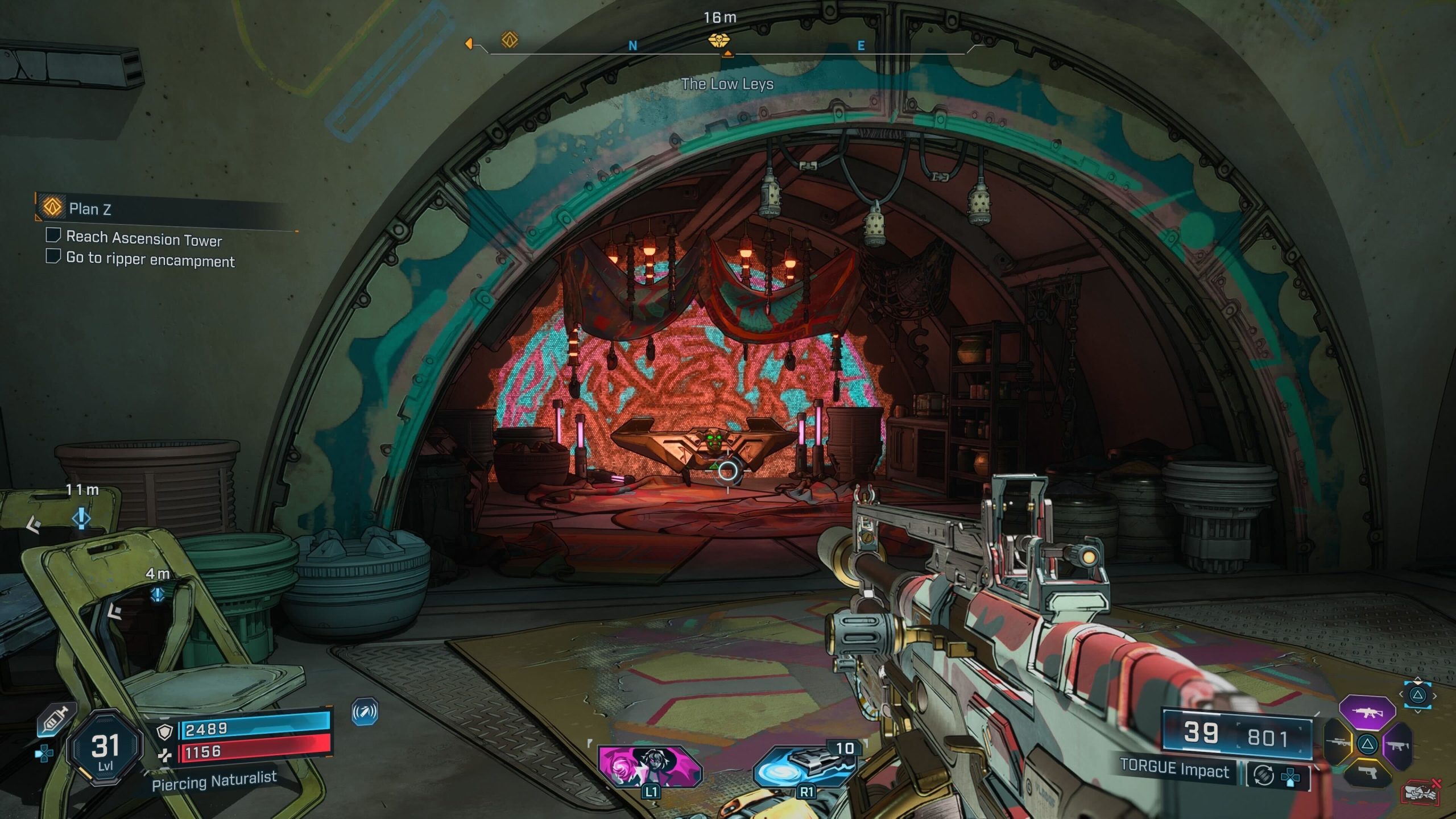The width and height of the screenshot is (1456, 819).
Task: Select the orange quest diamond on the compass
Action: (x=509, y=40)
